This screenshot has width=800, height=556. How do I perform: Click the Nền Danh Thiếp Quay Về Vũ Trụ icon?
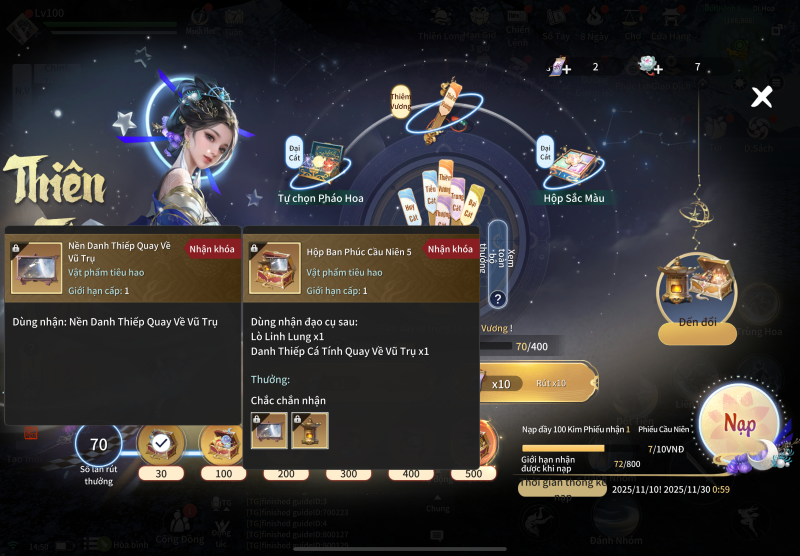[34, 267]
